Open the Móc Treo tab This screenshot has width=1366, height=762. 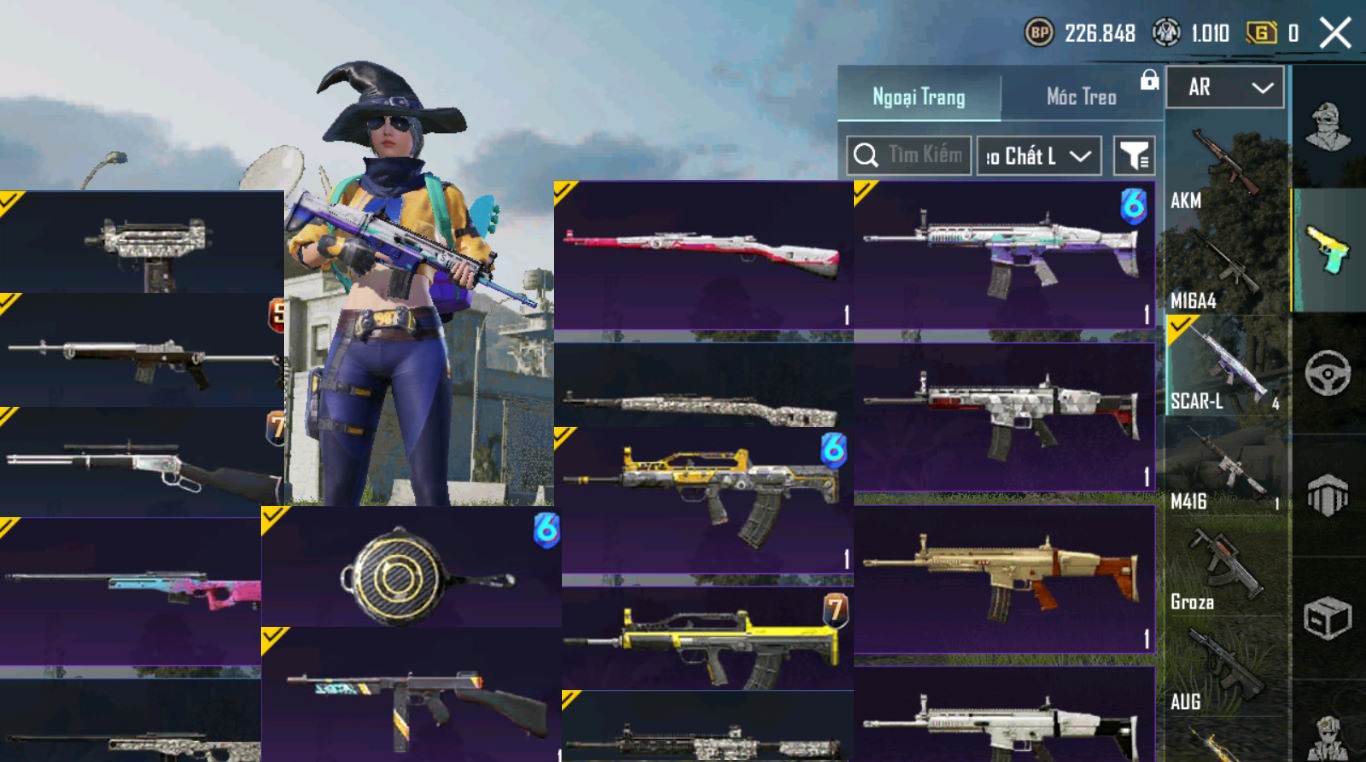(x=1081, y=97)
